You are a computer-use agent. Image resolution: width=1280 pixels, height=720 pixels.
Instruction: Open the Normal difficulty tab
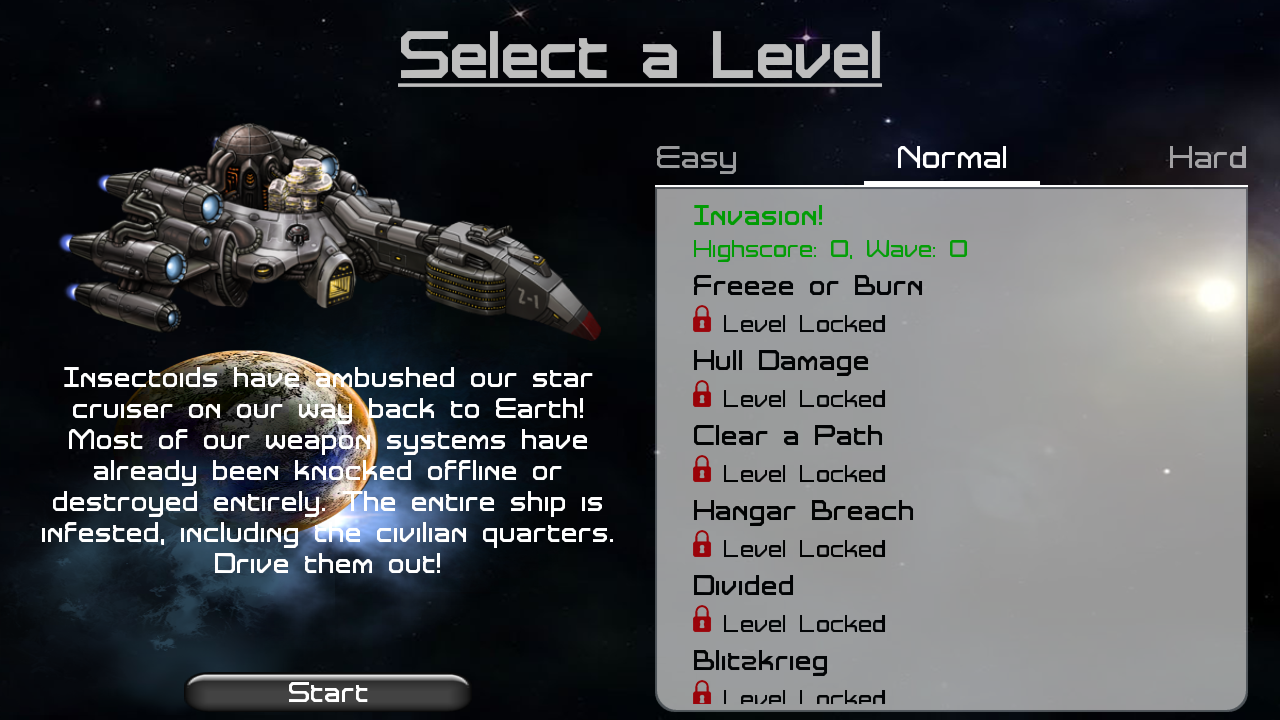click(951, 157)
